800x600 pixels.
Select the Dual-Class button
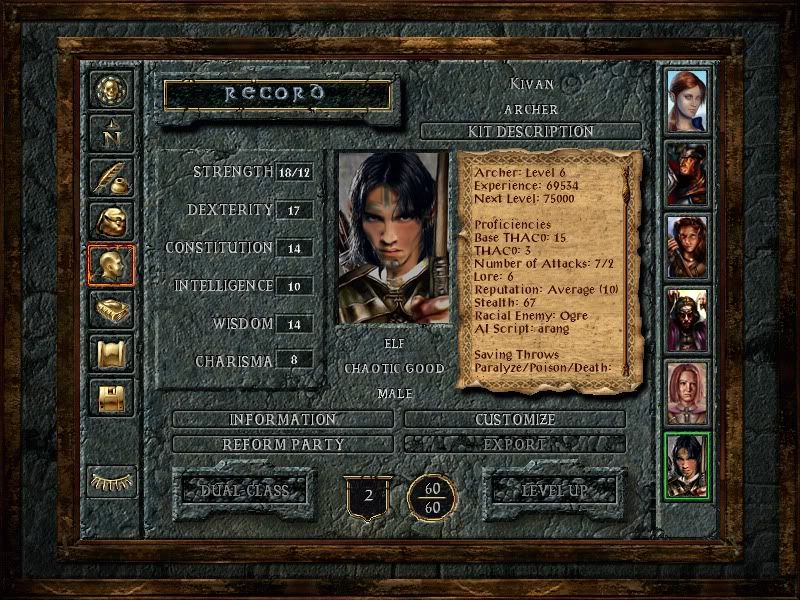(x=244, y=490)
